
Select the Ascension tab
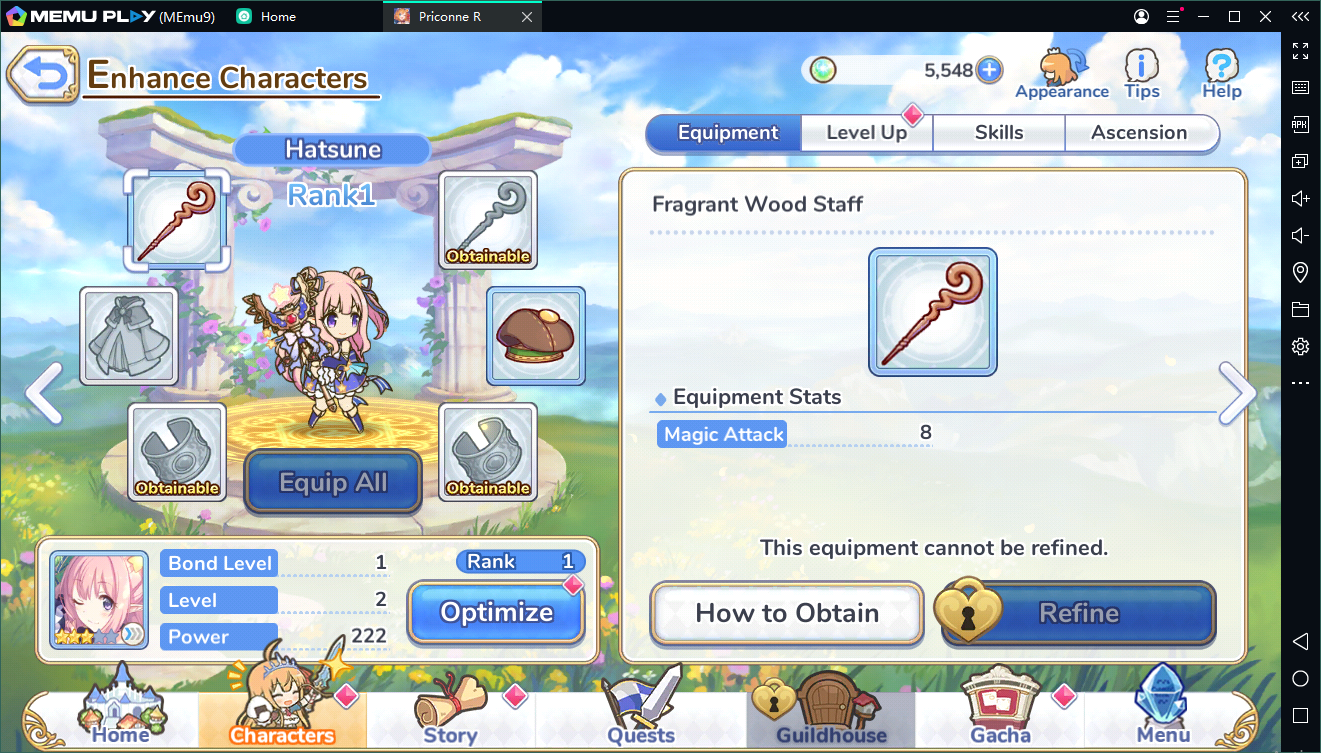coord(1139,133)
